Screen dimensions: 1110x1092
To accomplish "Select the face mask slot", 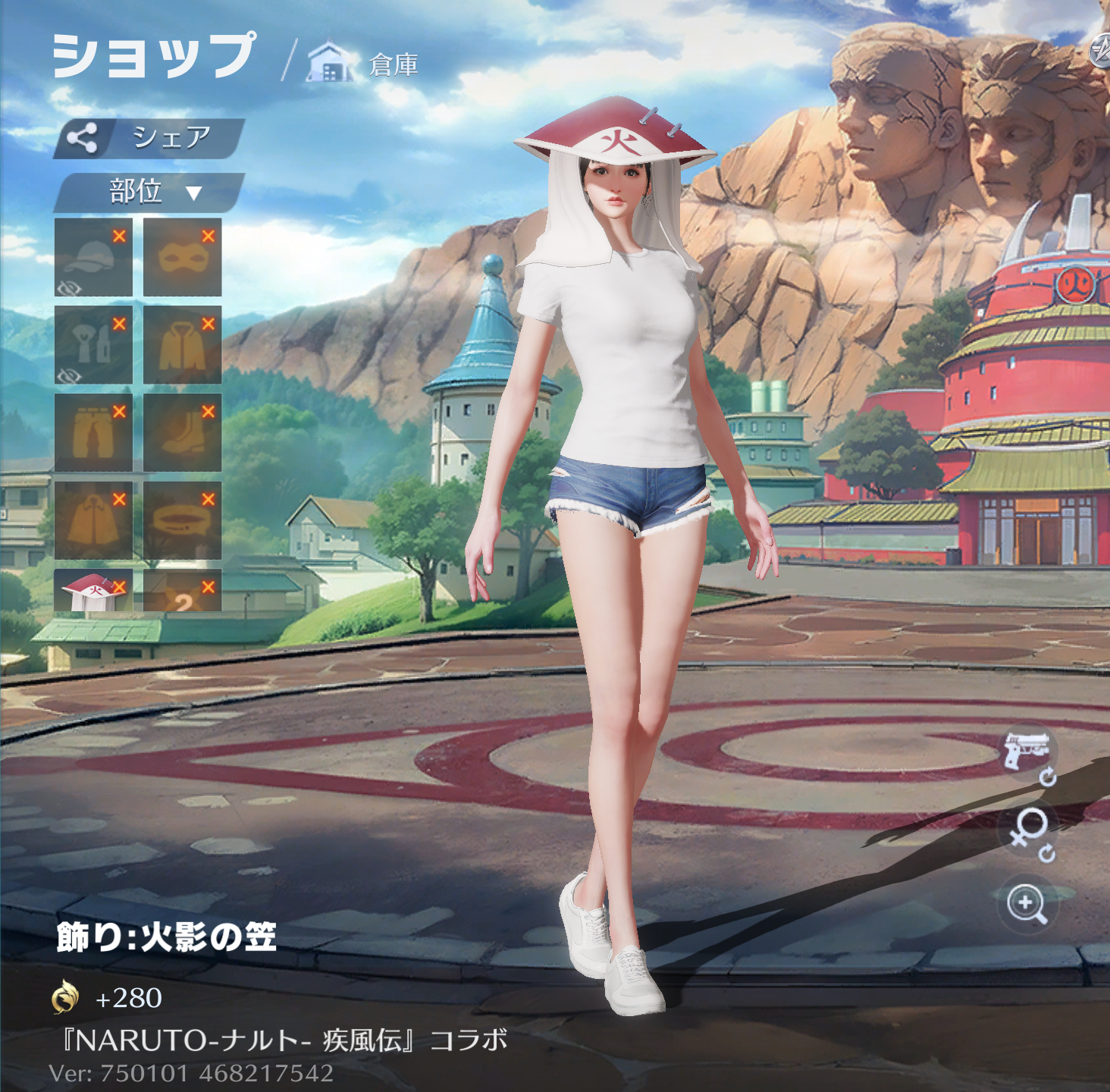I will pos(182,257).
